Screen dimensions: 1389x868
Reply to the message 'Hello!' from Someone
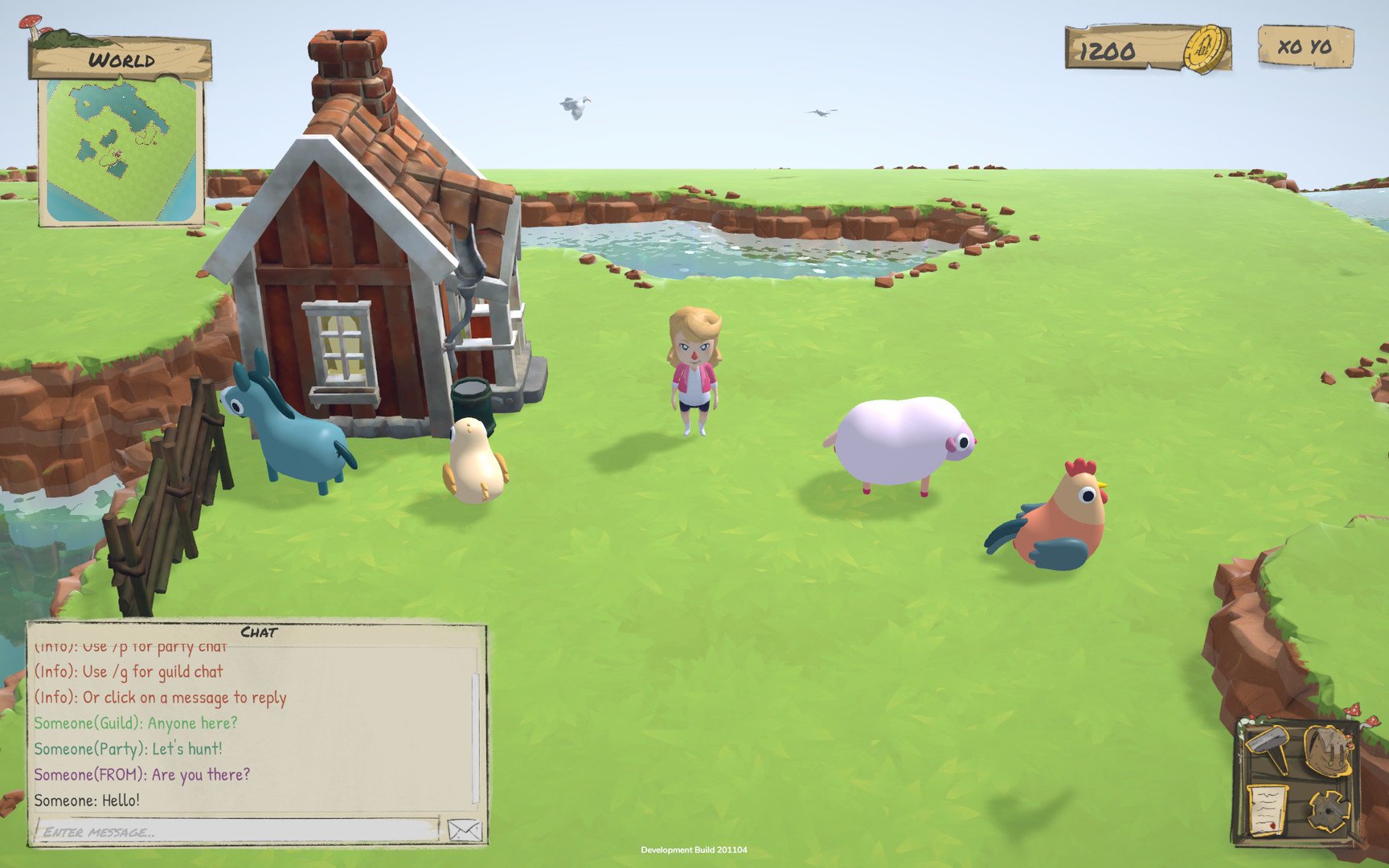pos(88,799)
